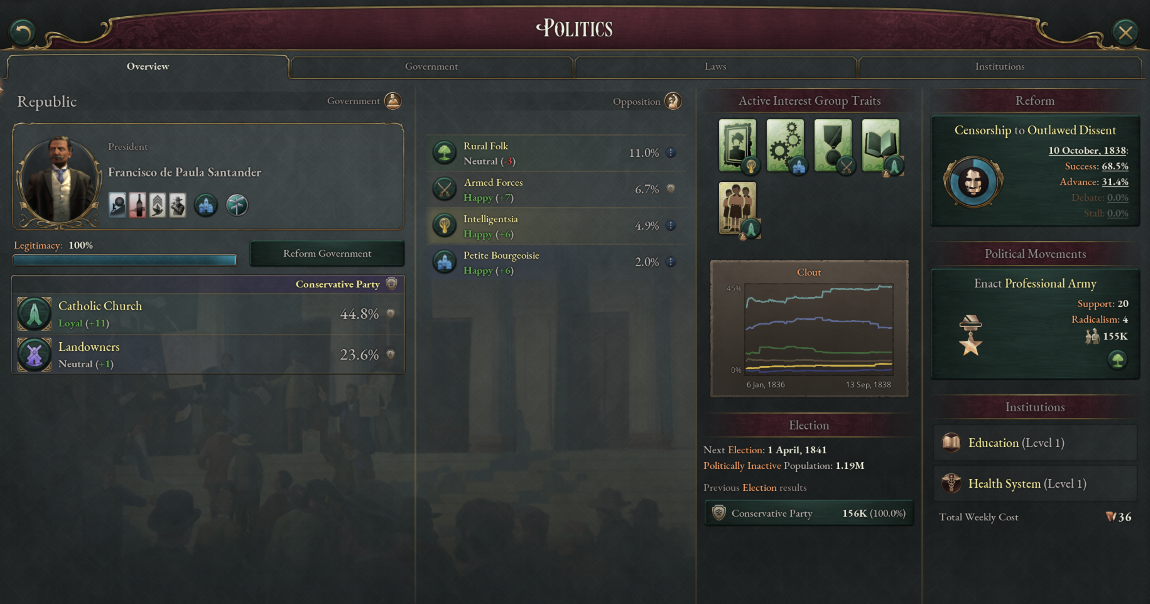Screen dimensions: 1150x604
Task: Switch to the Government tab
Action: (x=431, y=67)
